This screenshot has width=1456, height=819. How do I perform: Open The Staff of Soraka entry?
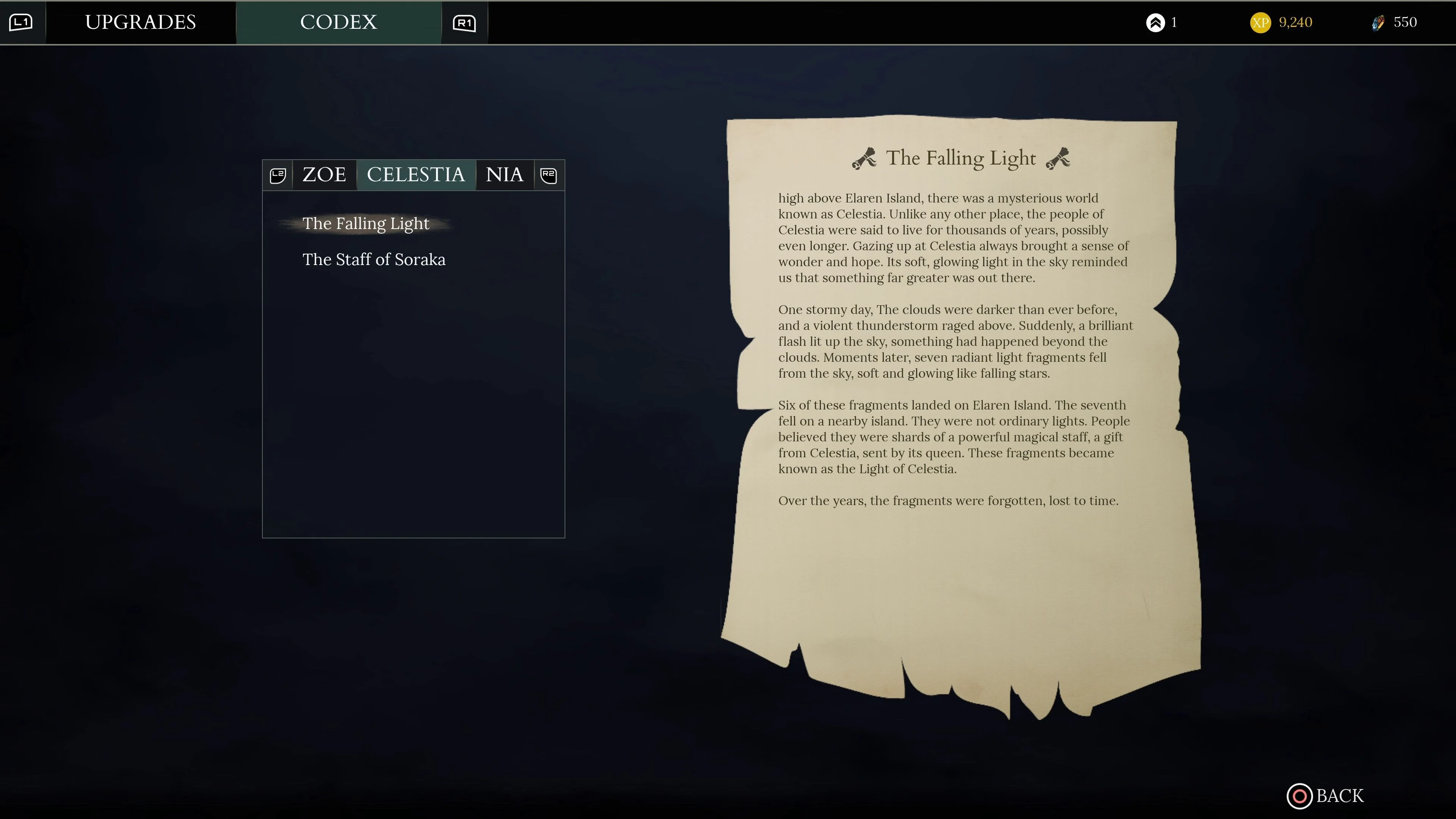point(374,260)
